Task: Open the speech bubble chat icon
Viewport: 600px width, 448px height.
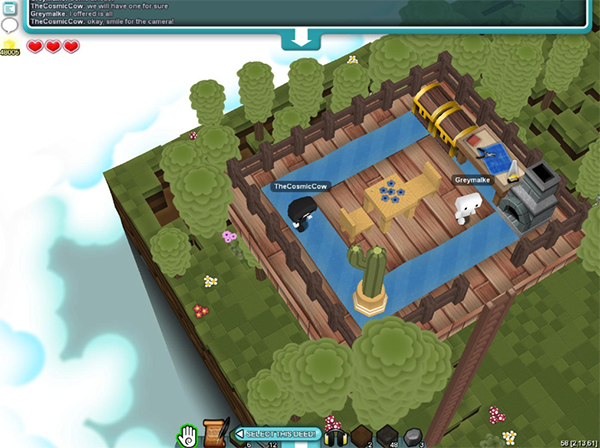Action: [9, 24]
